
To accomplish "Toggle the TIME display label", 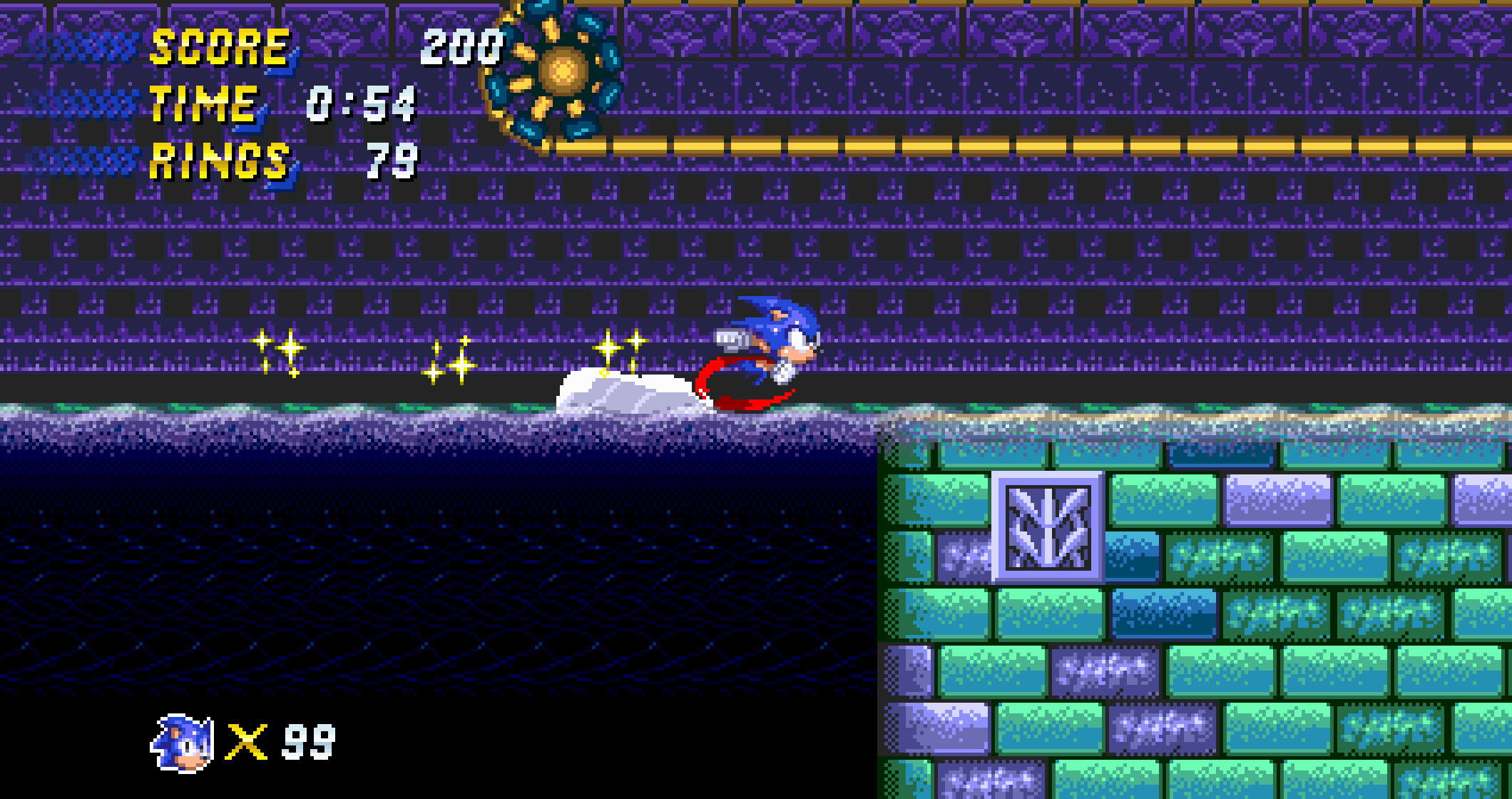I will (203, 103).
